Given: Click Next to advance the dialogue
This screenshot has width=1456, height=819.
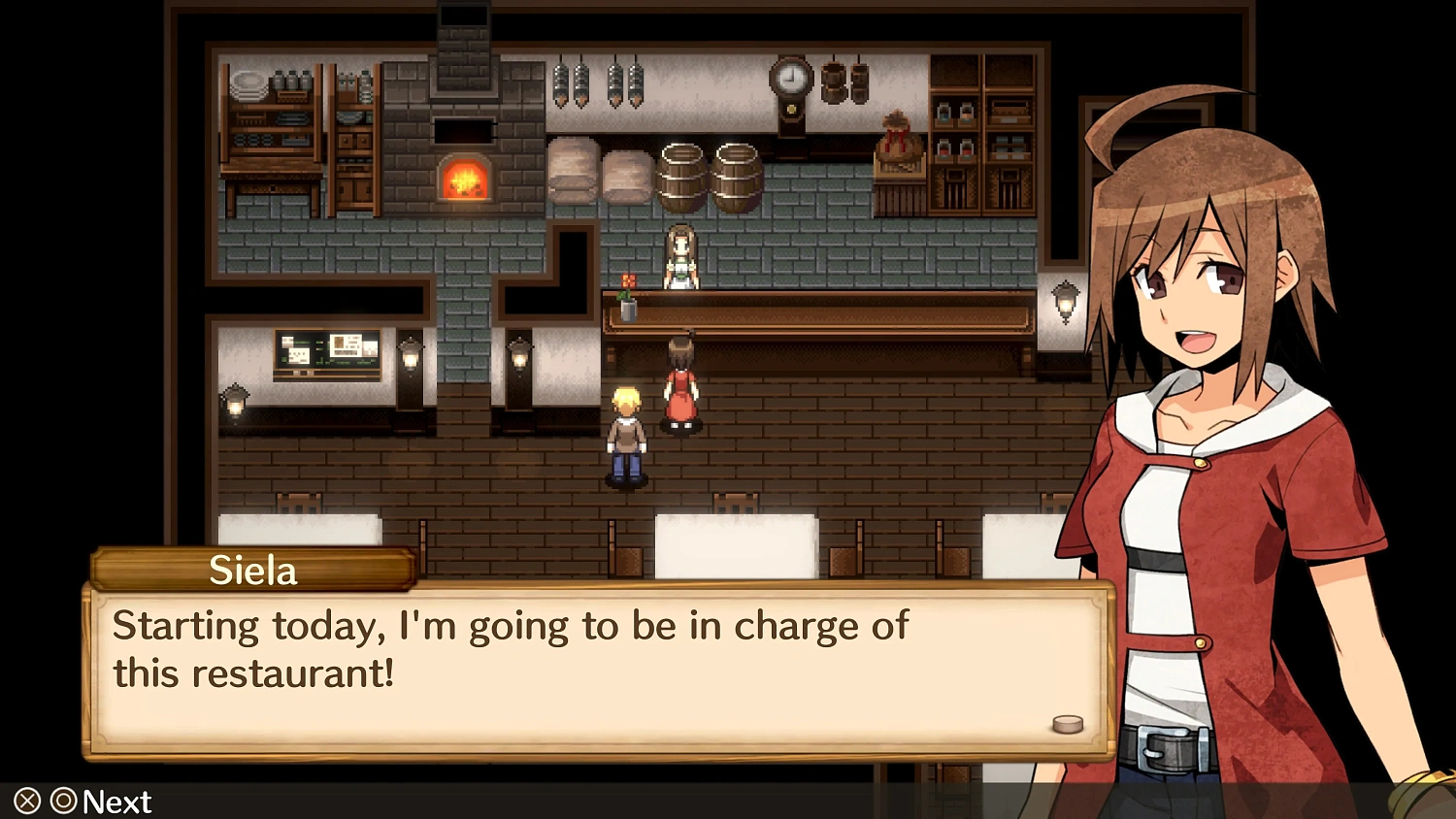Looking at the screenshot, I should 116,802.
